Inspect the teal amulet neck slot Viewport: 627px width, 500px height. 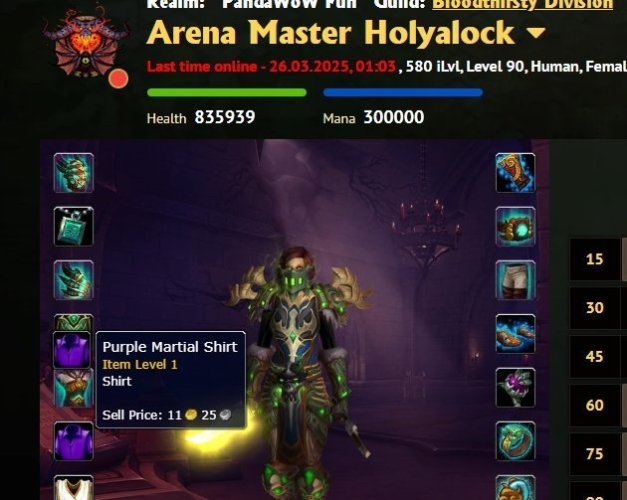[x=74, y=226]
